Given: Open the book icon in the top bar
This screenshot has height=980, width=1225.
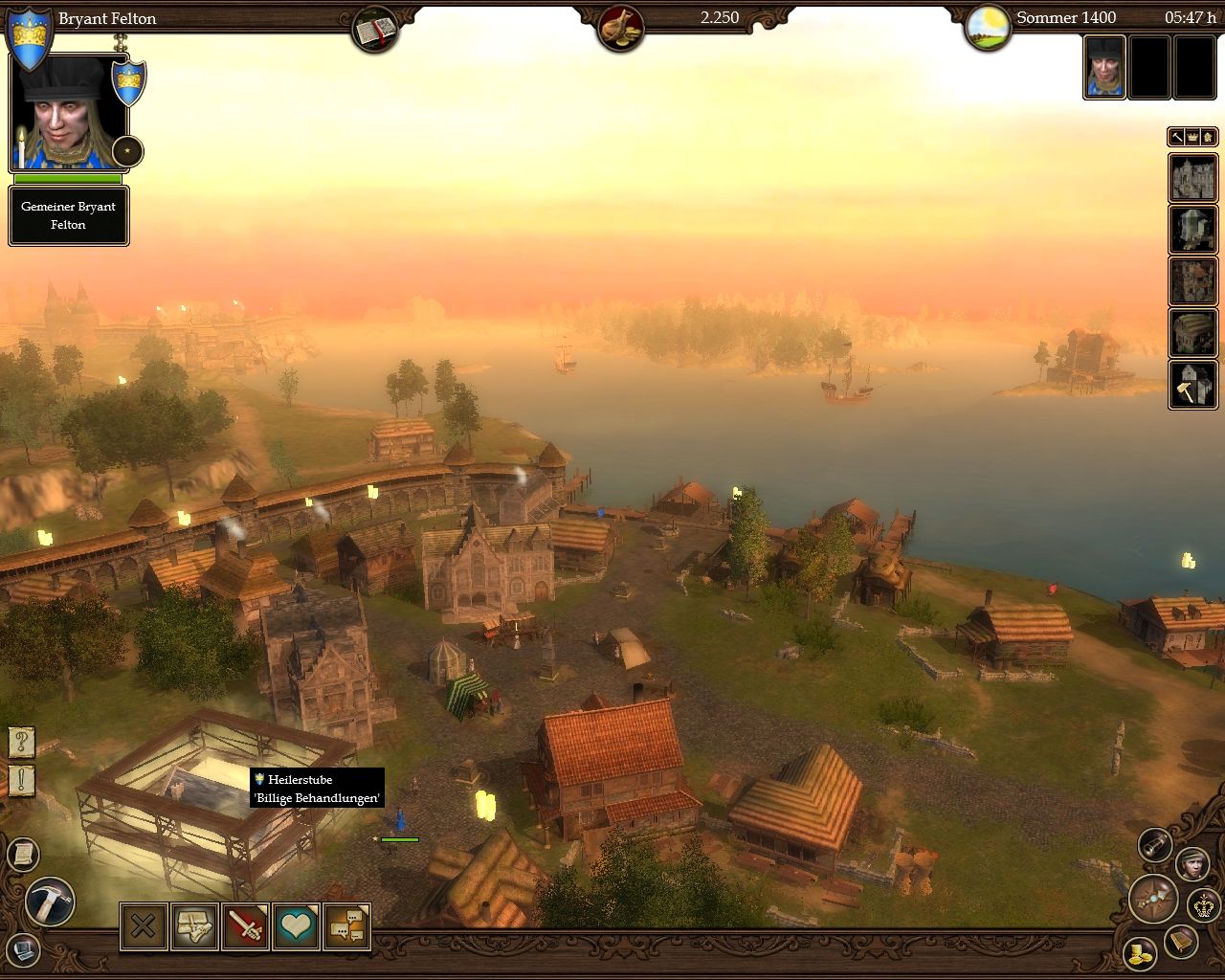Looking at the screenshot, I should click(374, 29).
